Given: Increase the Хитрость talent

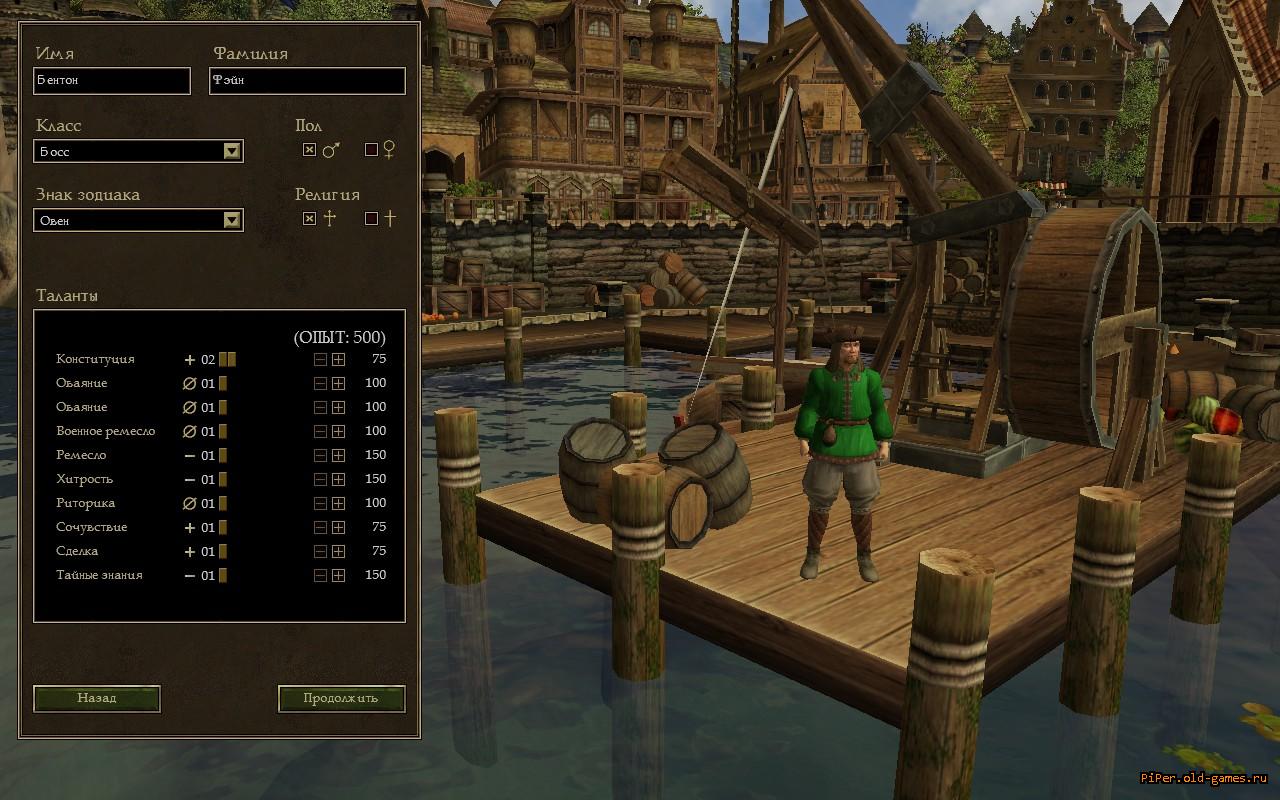Looking at the screenshot, I should (339, 480).
